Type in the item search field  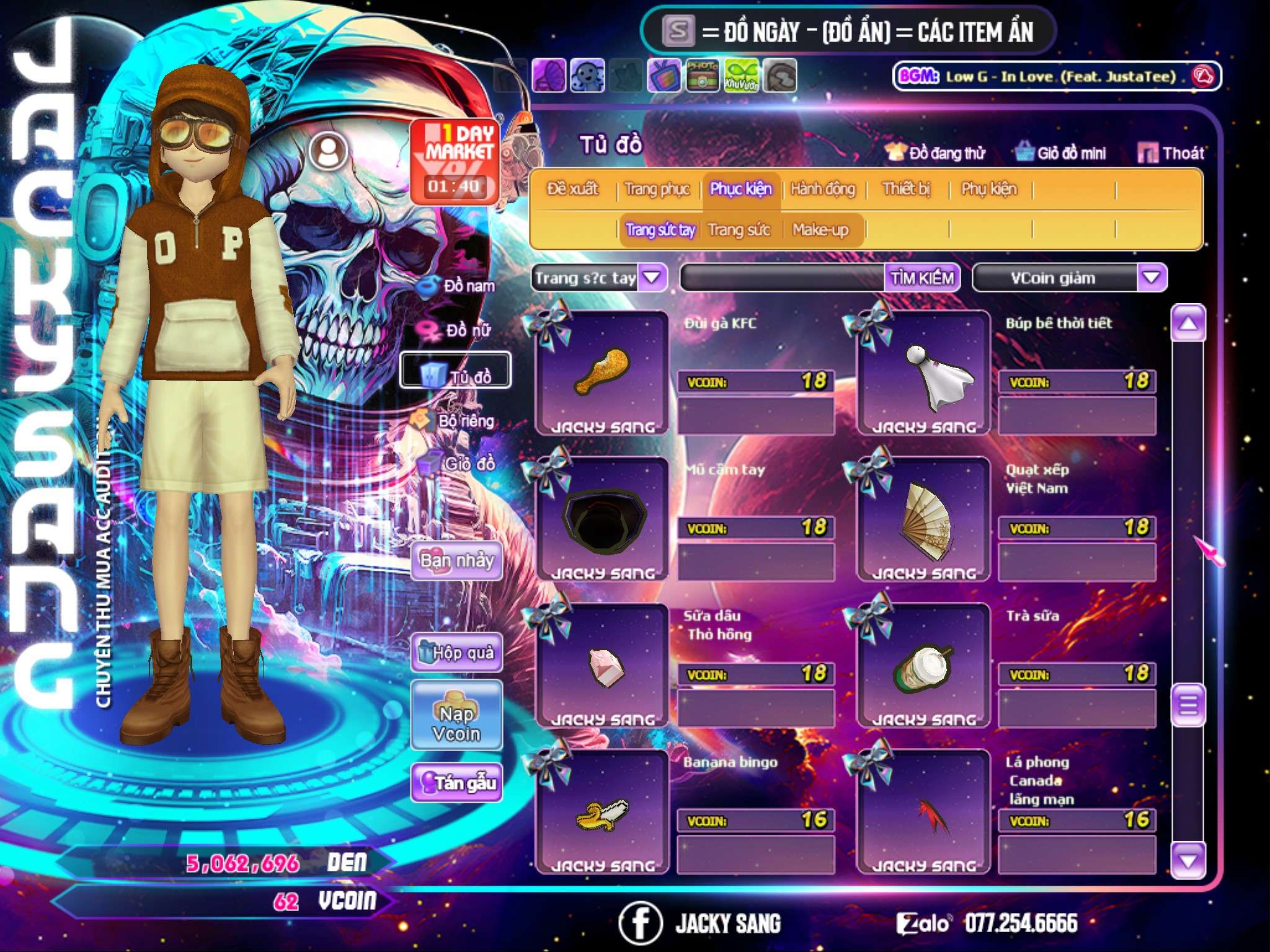[x=783, y=278]
